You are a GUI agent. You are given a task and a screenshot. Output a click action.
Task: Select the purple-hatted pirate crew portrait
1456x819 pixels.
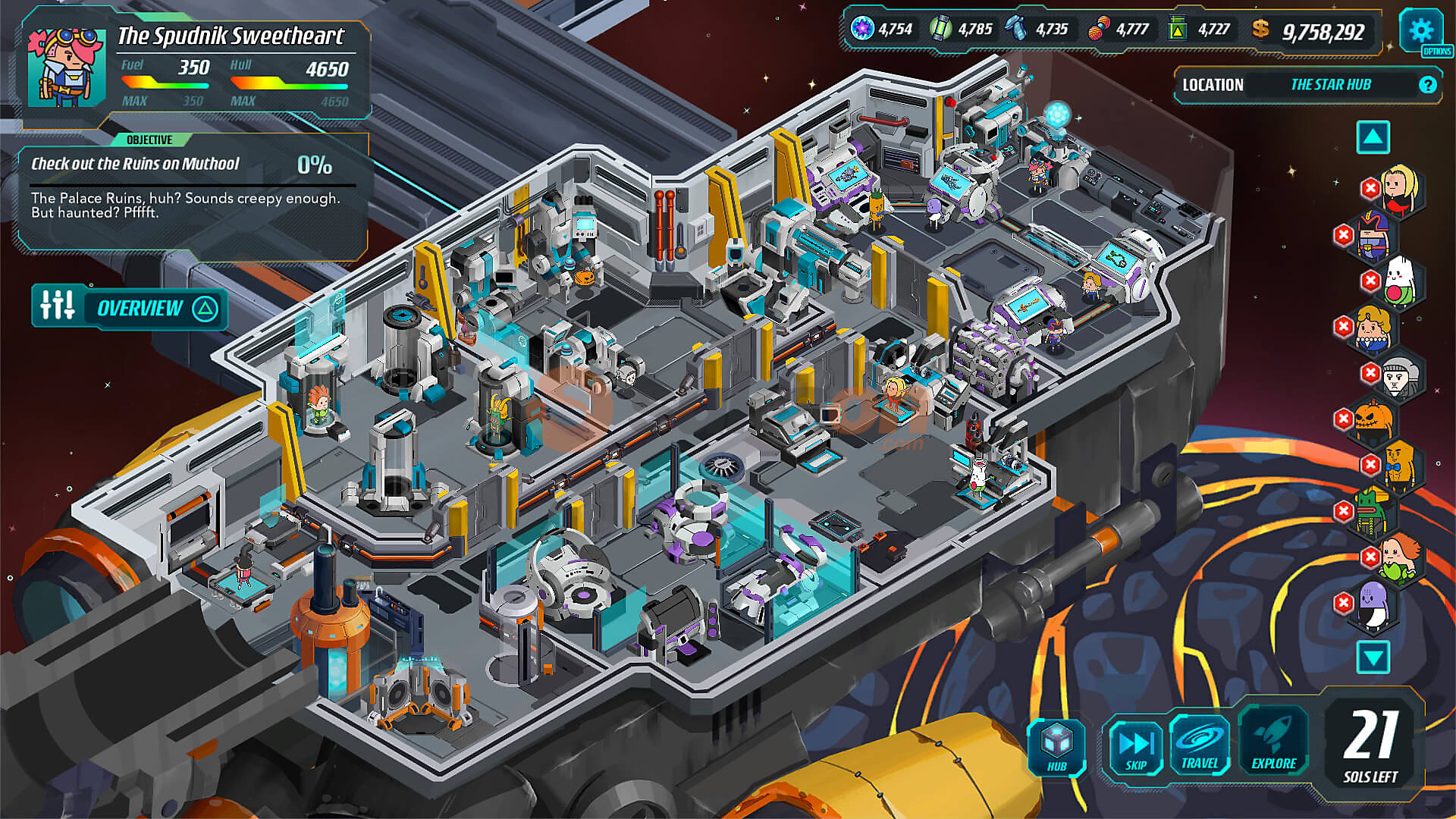(1374, 235)
